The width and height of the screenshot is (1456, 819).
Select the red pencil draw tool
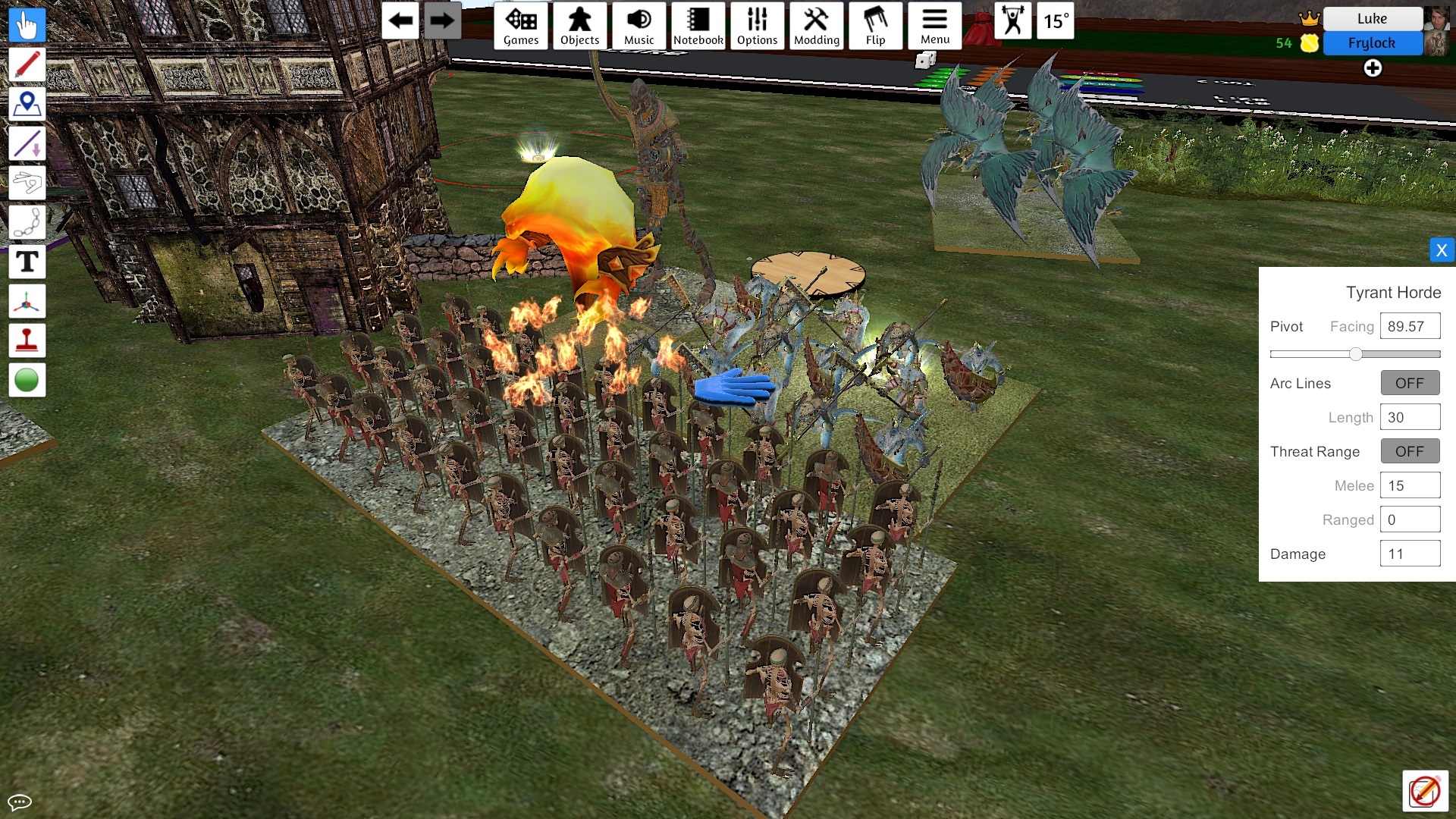[27, 64]
